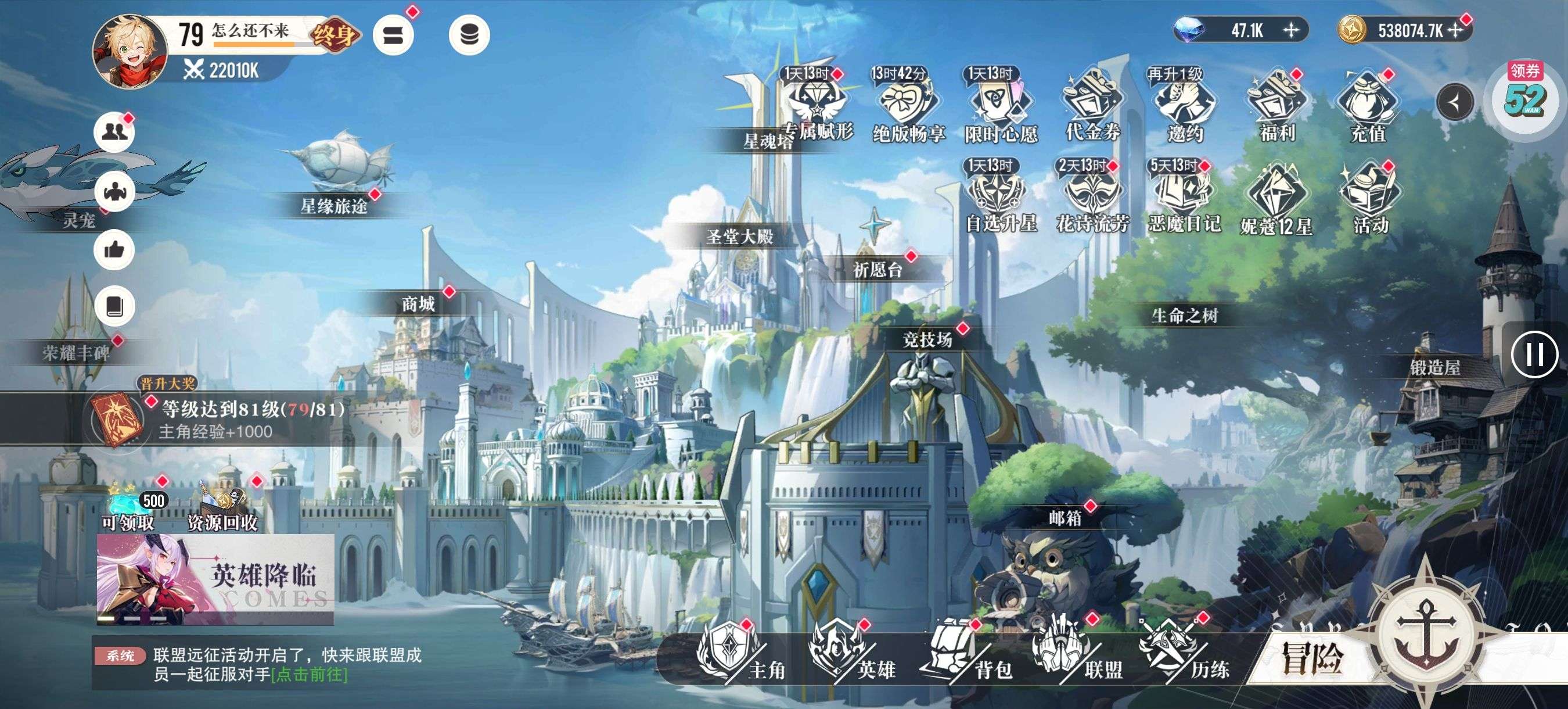Enter the 竞技场 arena
Screen dimensions: 1568x709
pyautogui.click(x=927, y=339)
